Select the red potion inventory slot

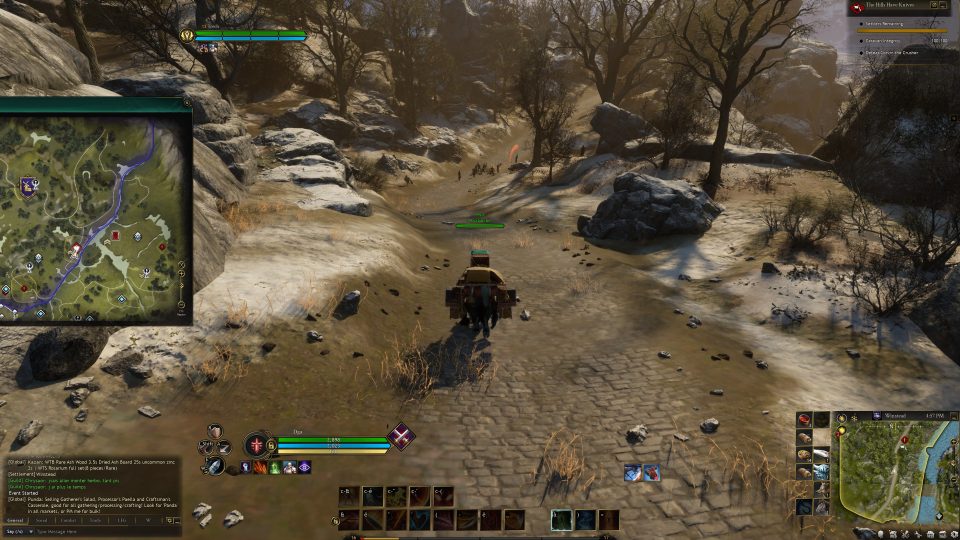click(x=804, y=421)
